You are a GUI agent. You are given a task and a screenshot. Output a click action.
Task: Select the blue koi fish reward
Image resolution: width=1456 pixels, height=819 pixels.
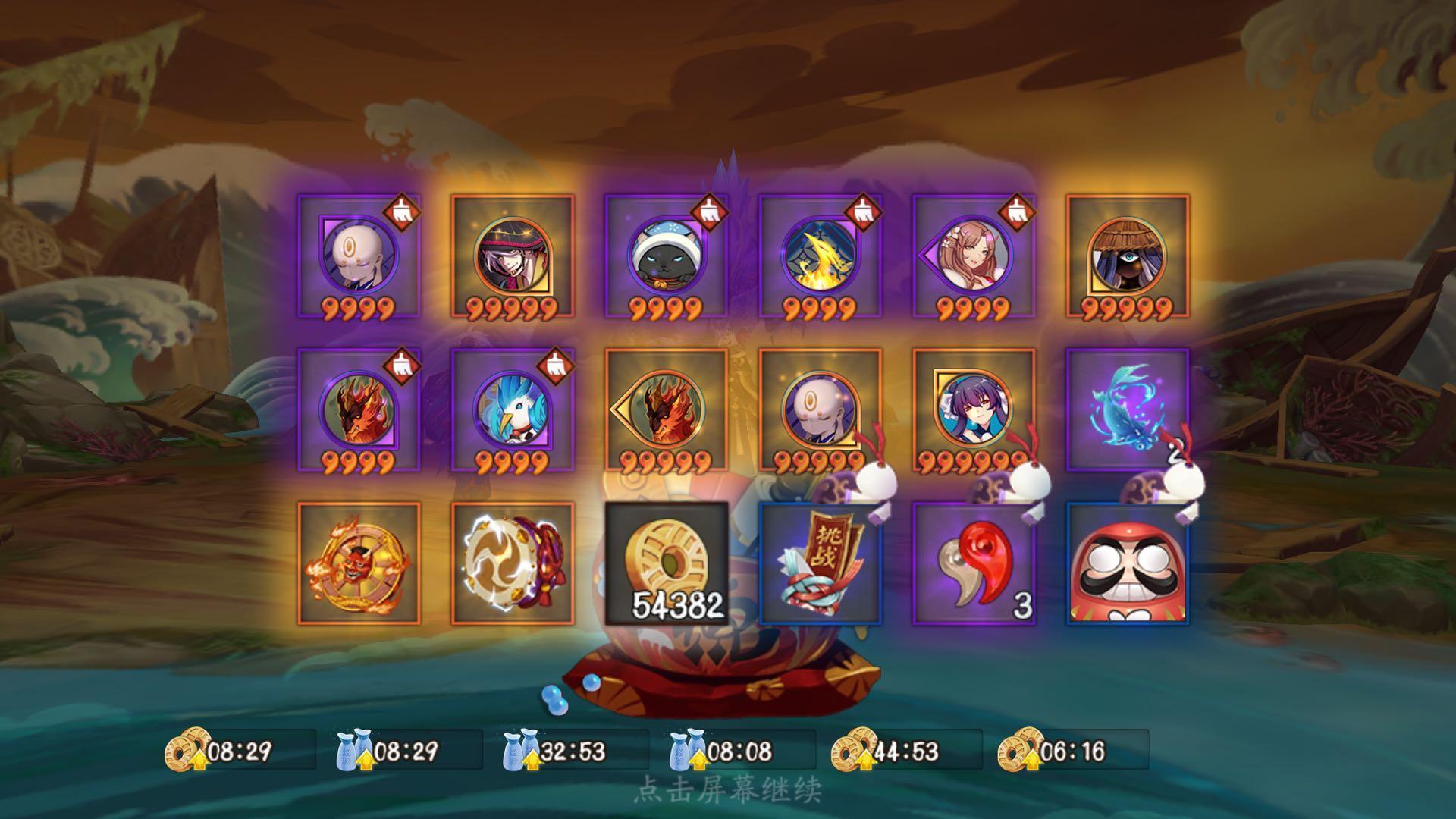click(1127, 409)
